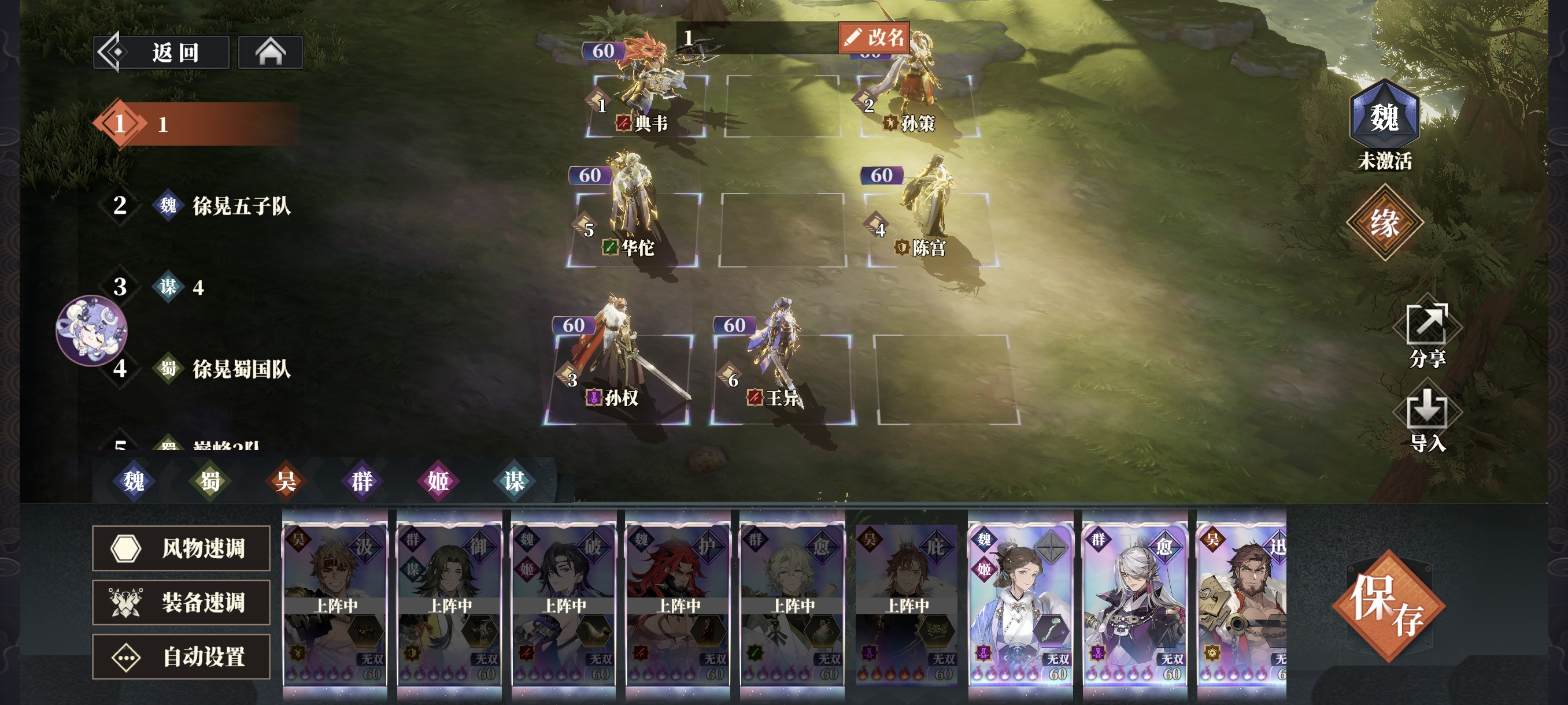Screen dimensions: 1568x705
Task: Open the 缘 bond panel
Action: click(1384, 222)
